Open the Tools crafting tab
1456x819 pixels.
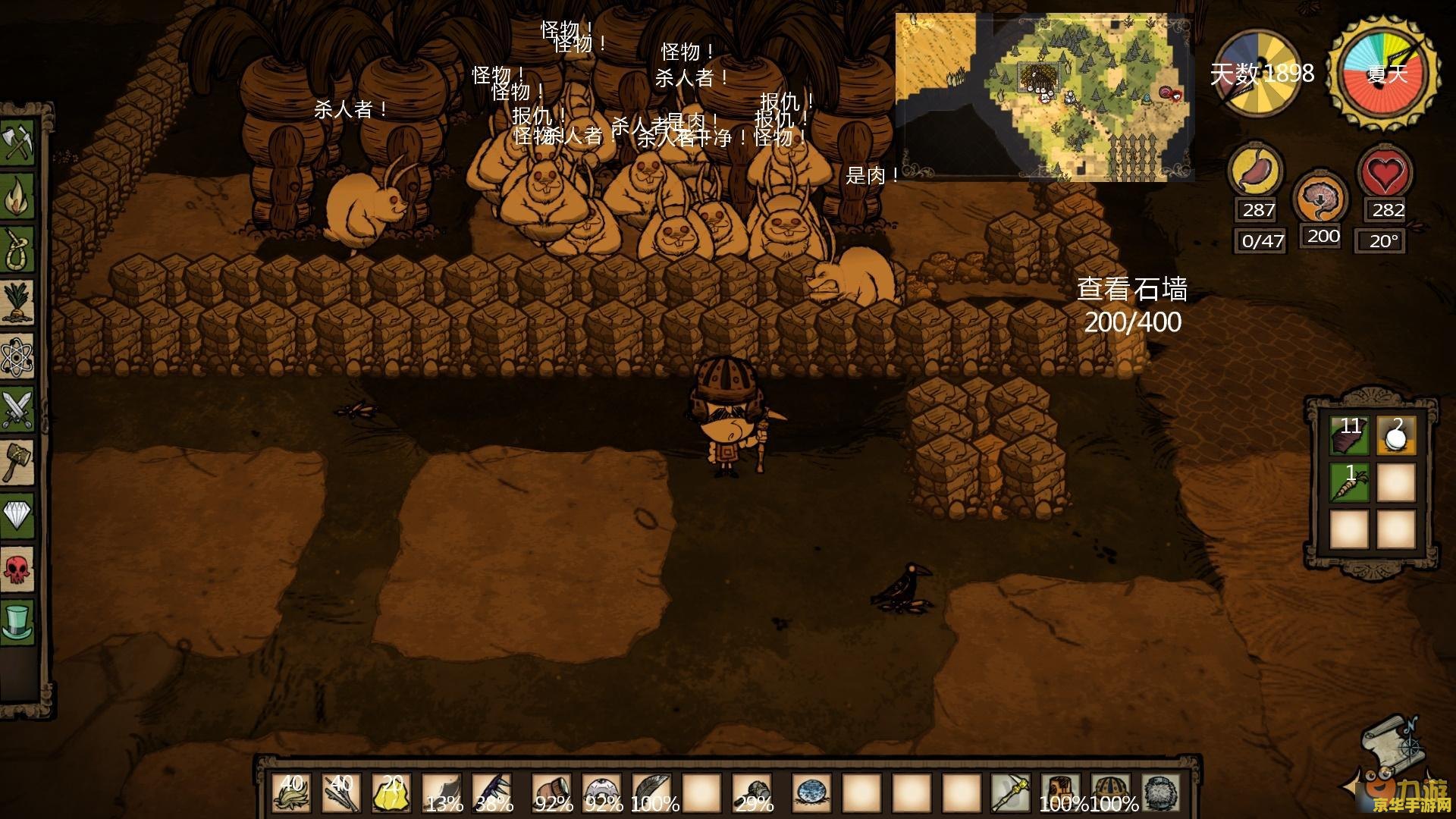point(18,142)
